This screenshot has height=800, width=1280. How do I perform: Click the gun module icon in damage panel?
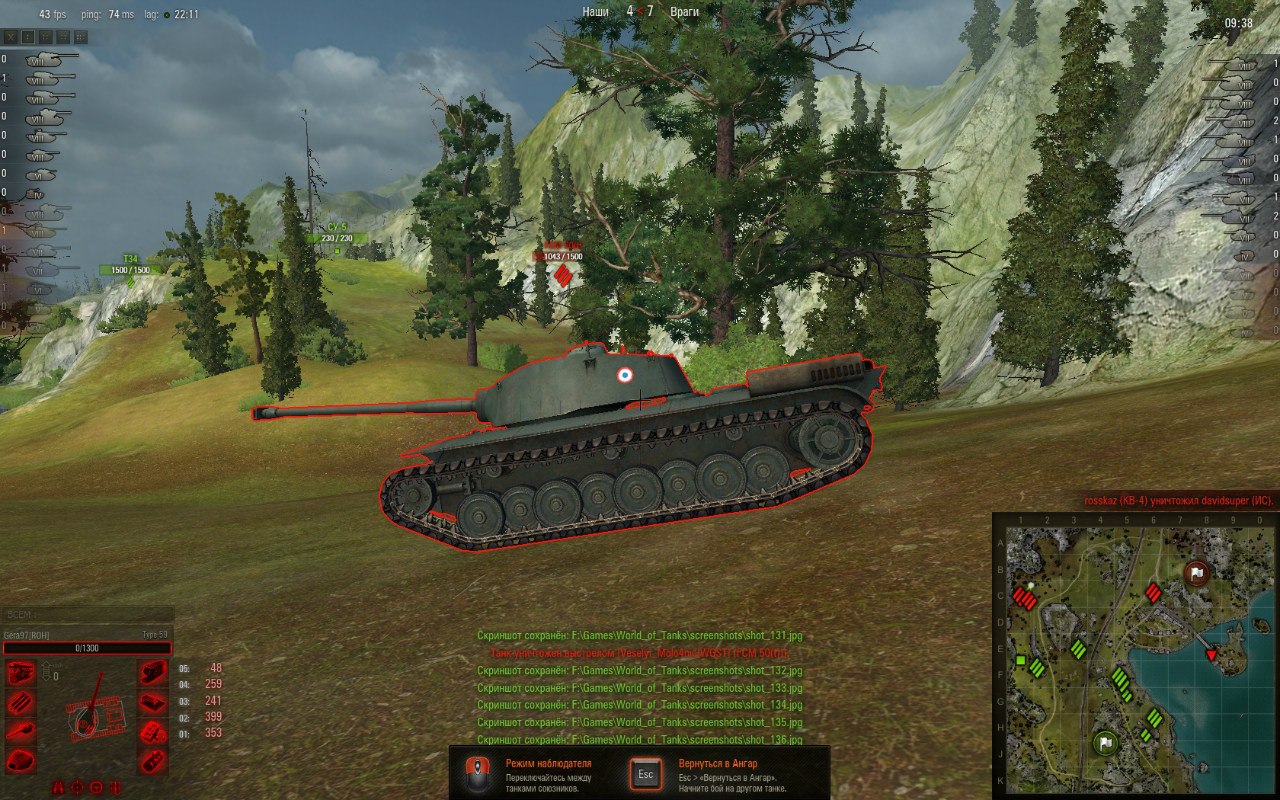click(20, 731)
